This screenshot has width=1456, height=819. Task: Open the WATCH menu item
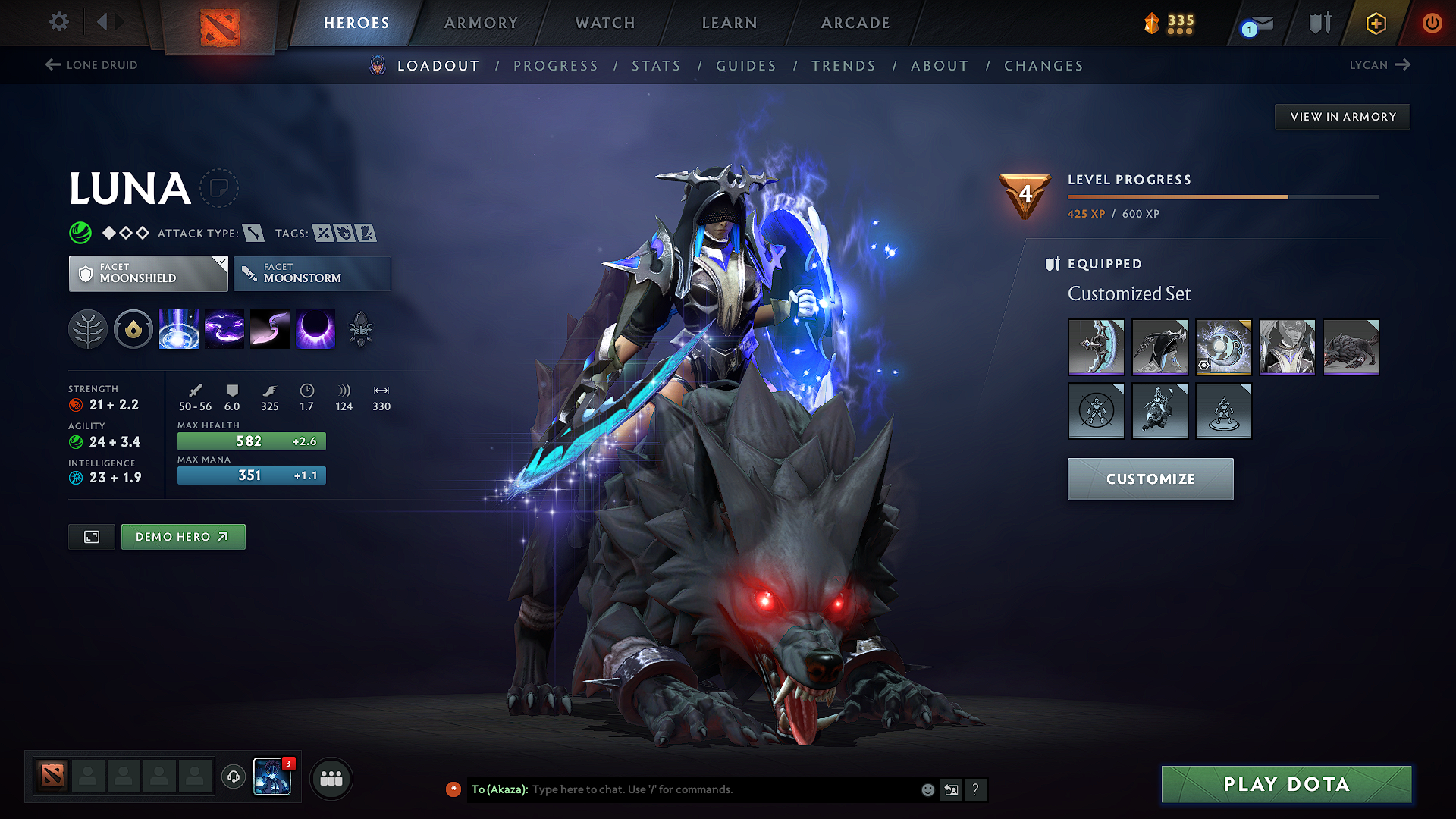(x=604, y=23)
